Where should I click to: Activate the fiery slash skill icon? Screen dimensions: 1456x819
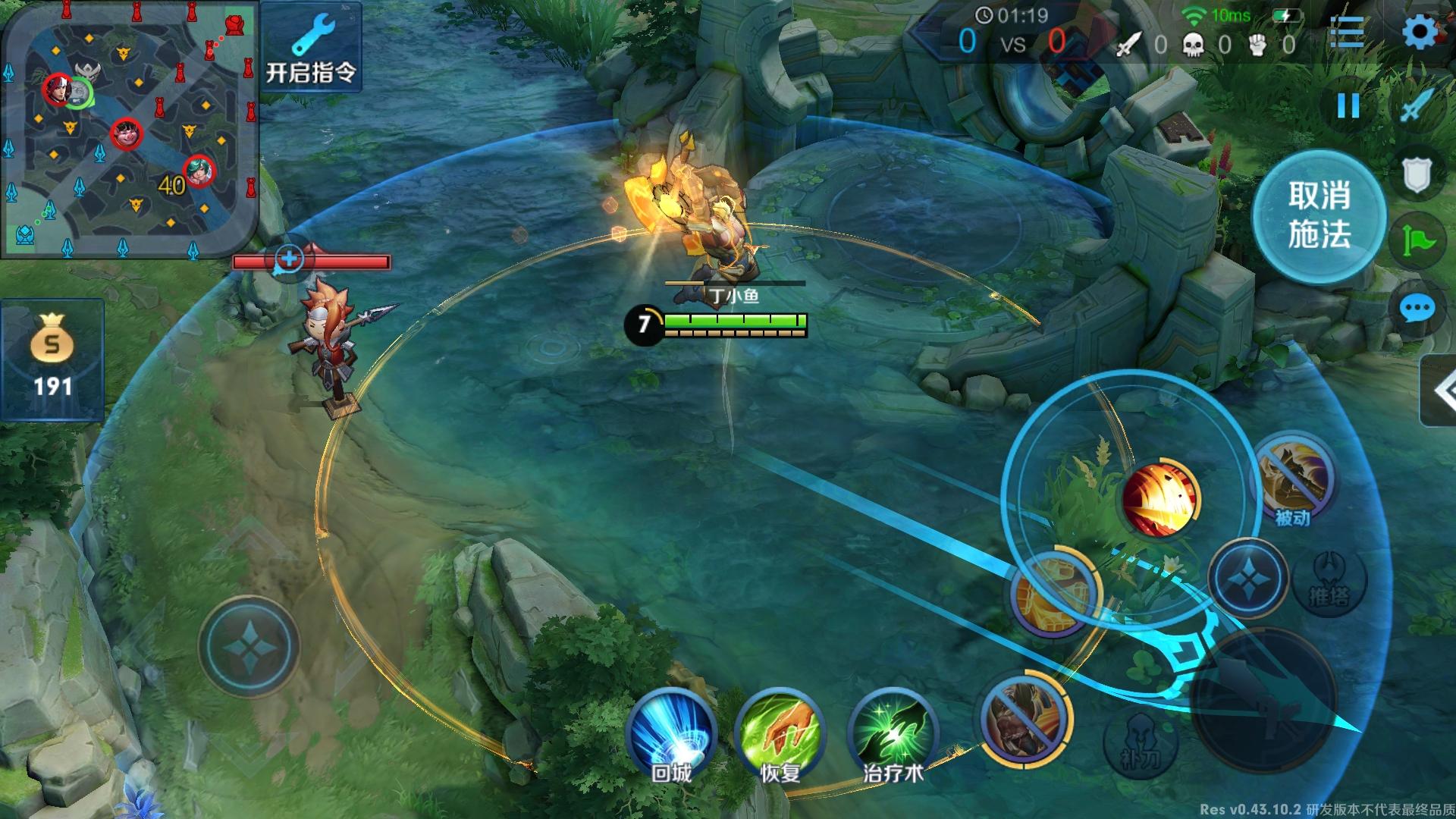1160,498
